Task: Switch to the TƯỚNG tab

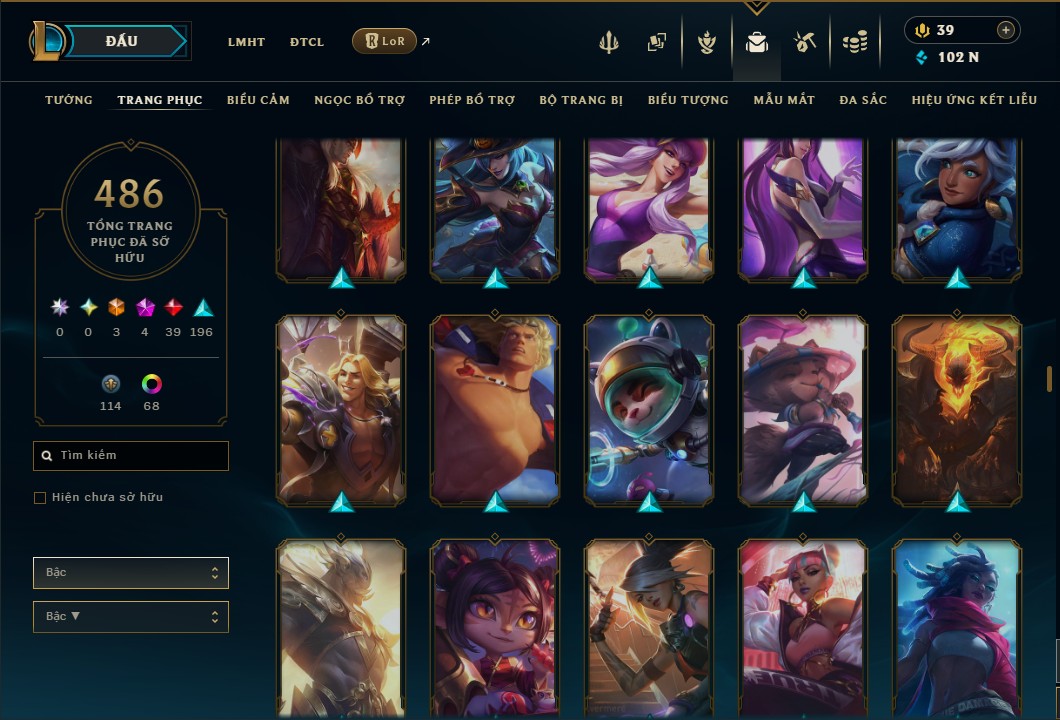Action: click(x=69, y=100)
